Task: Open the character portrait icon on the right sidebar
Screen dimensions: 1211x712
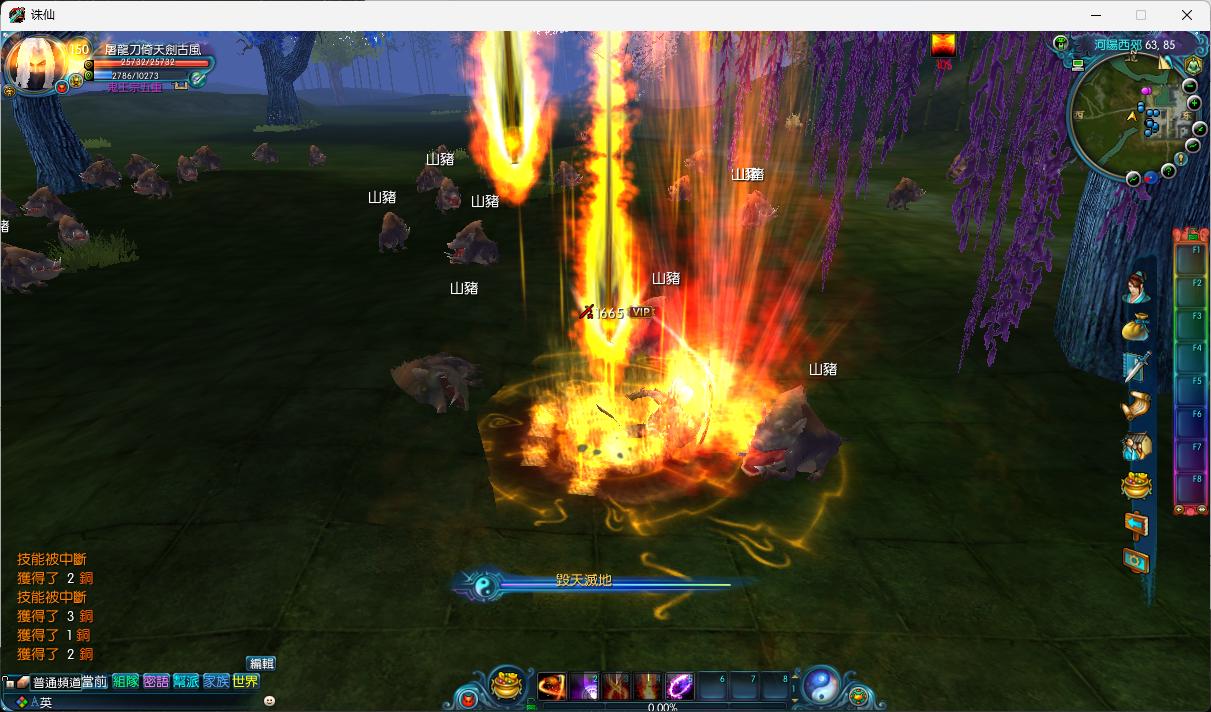Action: (x=1136, y=288)
